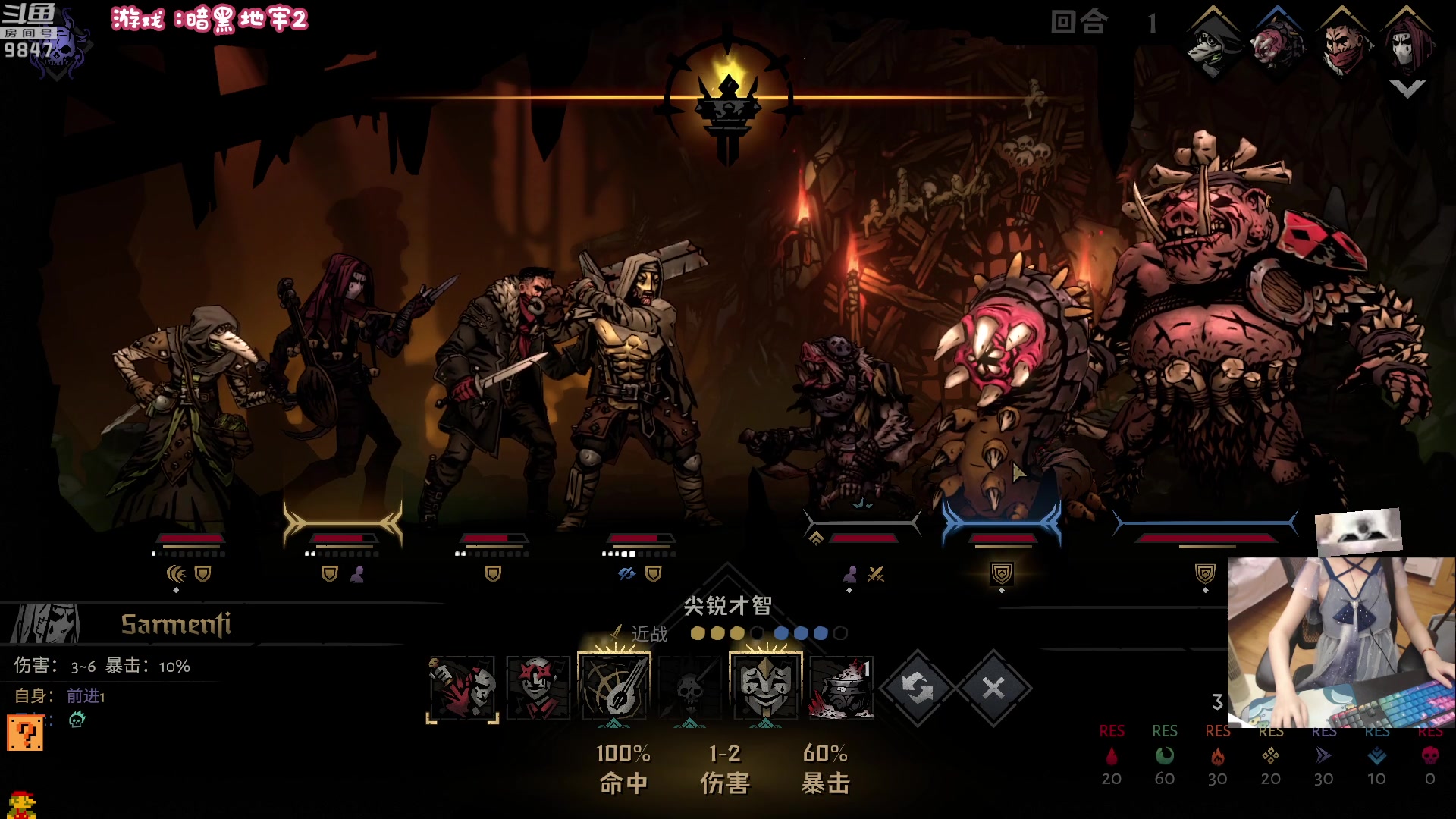
Task: Click the tusked enemy turn order portrait
Action: (1278, 45)
